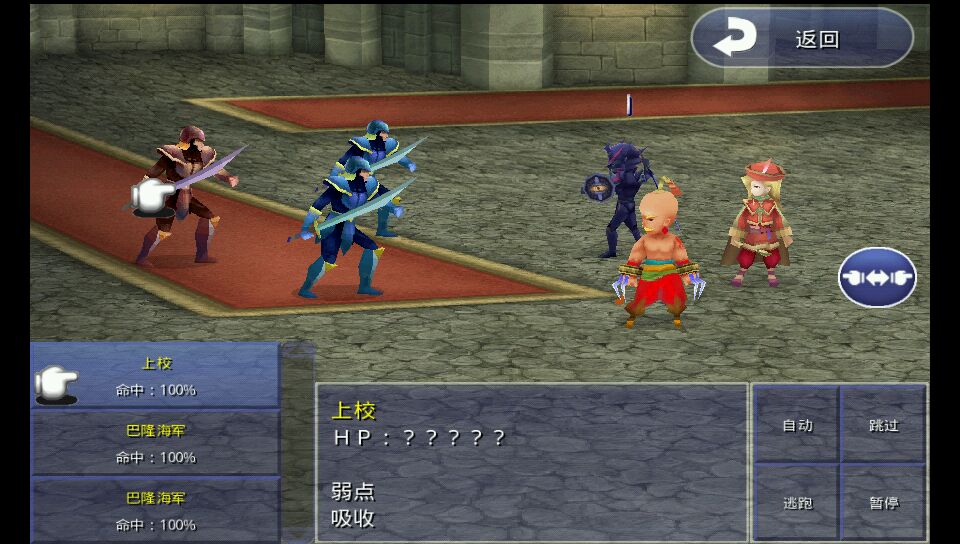Choose the 跳过 skip button
Viewport: 960px width, 544px height.
(884, 425)
